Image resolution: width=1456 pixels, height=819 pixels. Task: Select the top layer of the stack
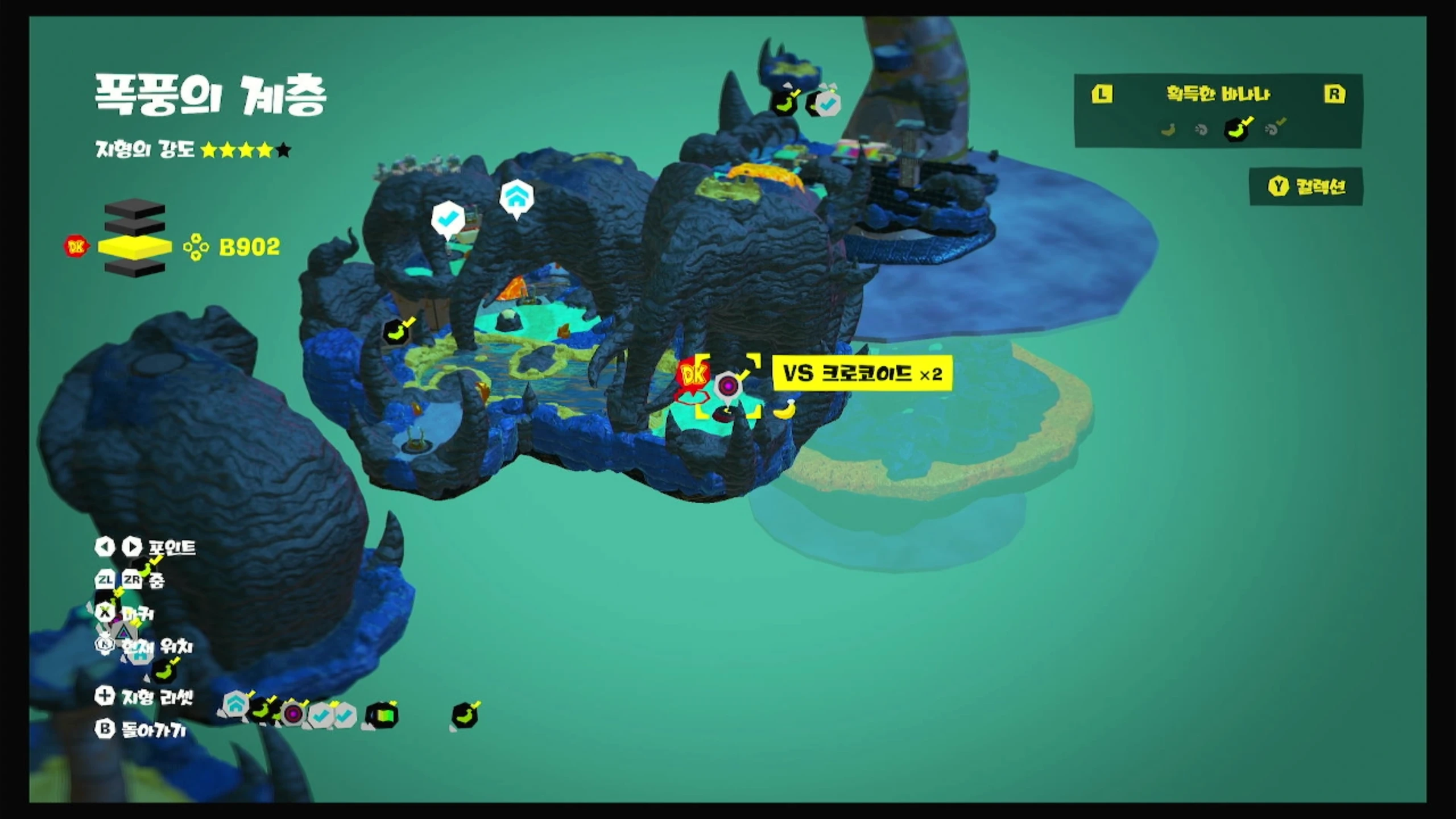(135, 209)
